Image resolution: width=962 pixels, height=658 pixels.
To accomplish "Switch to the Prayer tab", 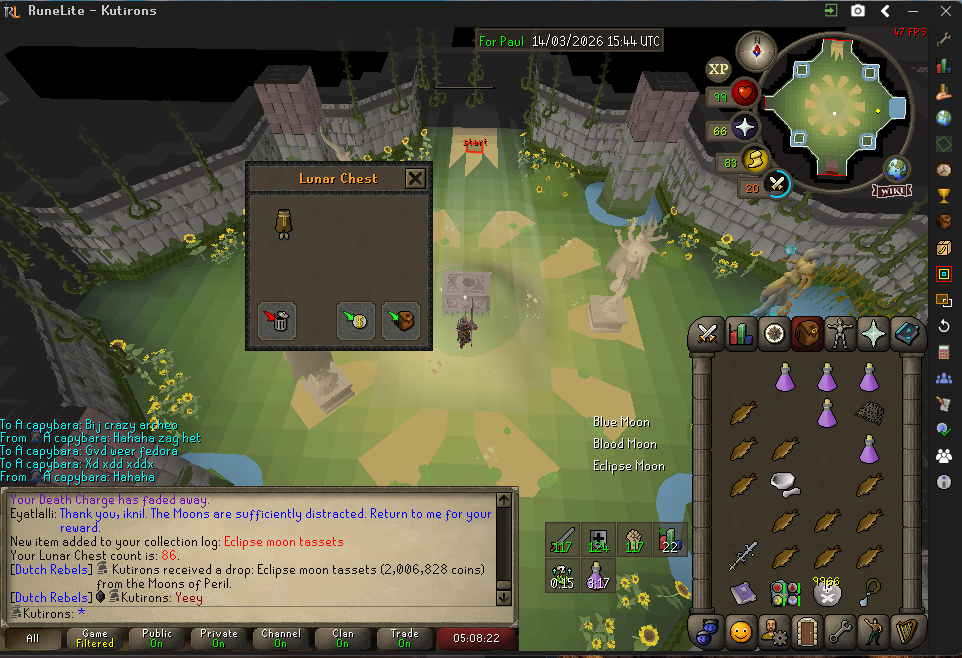I will (x=875, y=333).
